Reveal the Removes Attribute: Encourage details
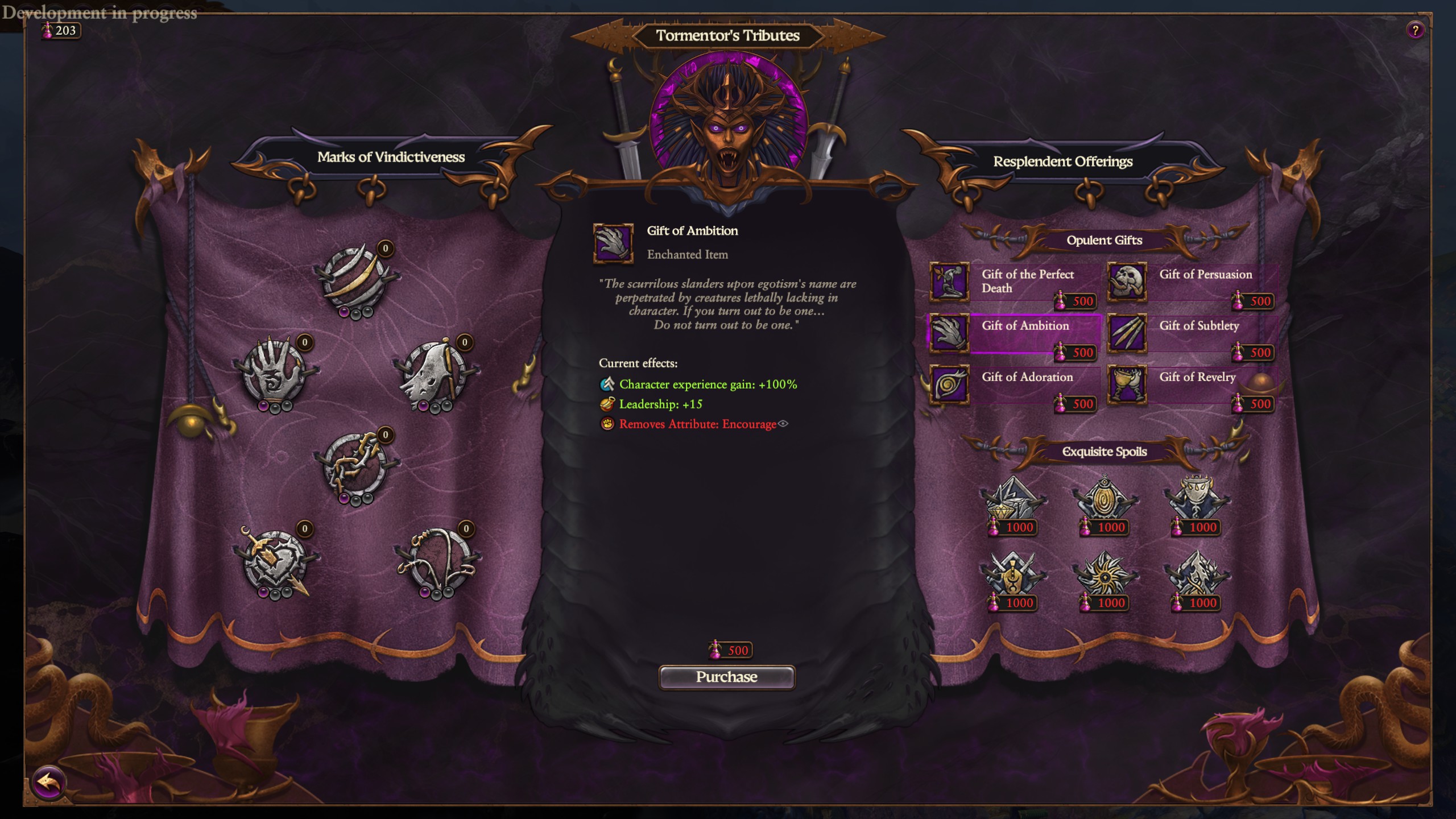The image size is (1456, 819). [784, 424]
